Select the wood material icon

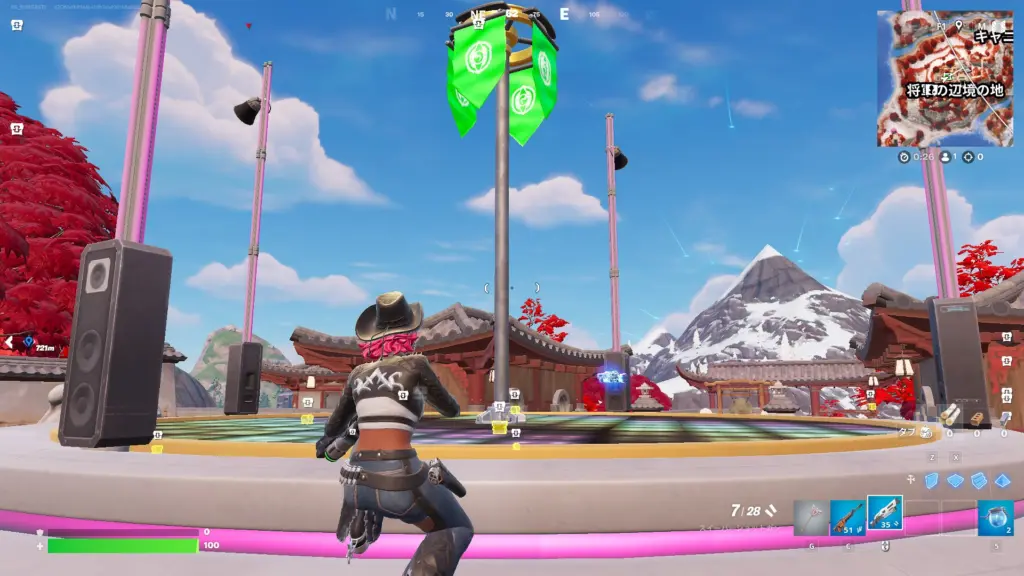(949, 415)
